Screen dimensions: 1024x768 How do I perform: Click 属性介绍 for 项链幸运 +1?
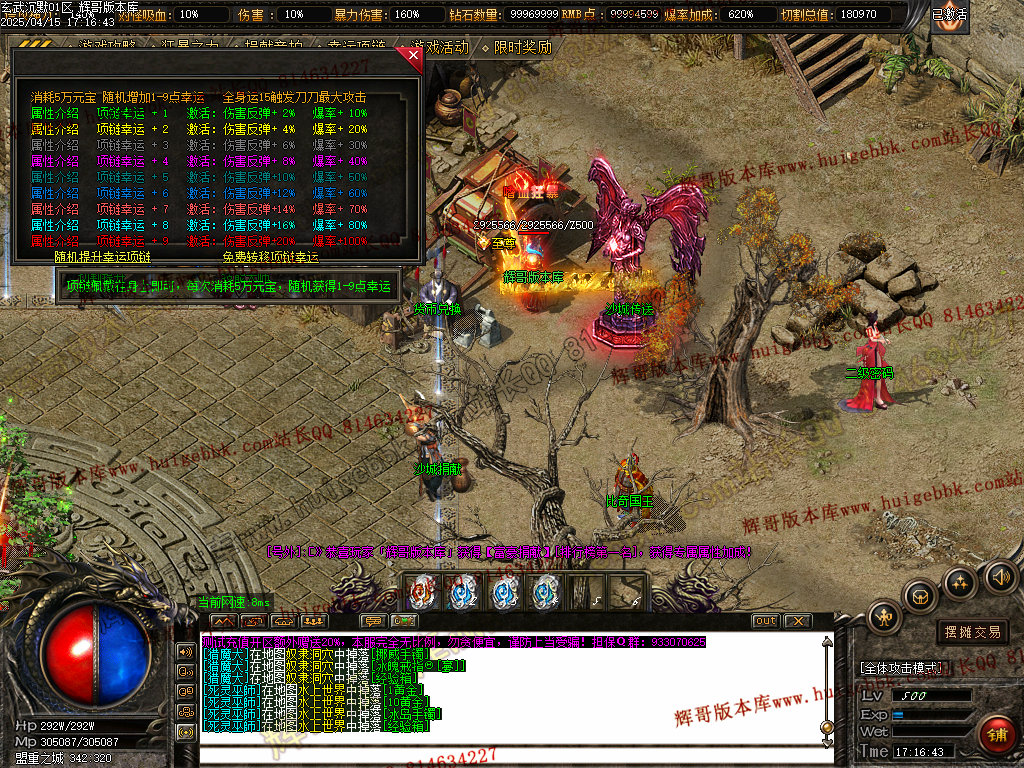(54, 113)
